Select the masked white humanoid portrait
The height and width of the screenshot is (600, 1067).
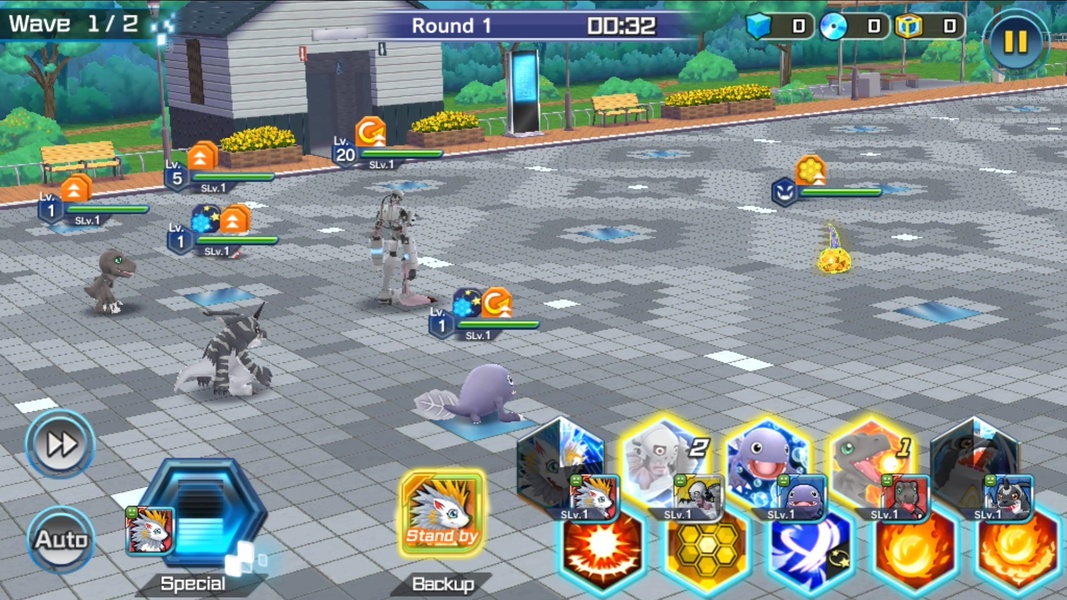pos(664,462)
